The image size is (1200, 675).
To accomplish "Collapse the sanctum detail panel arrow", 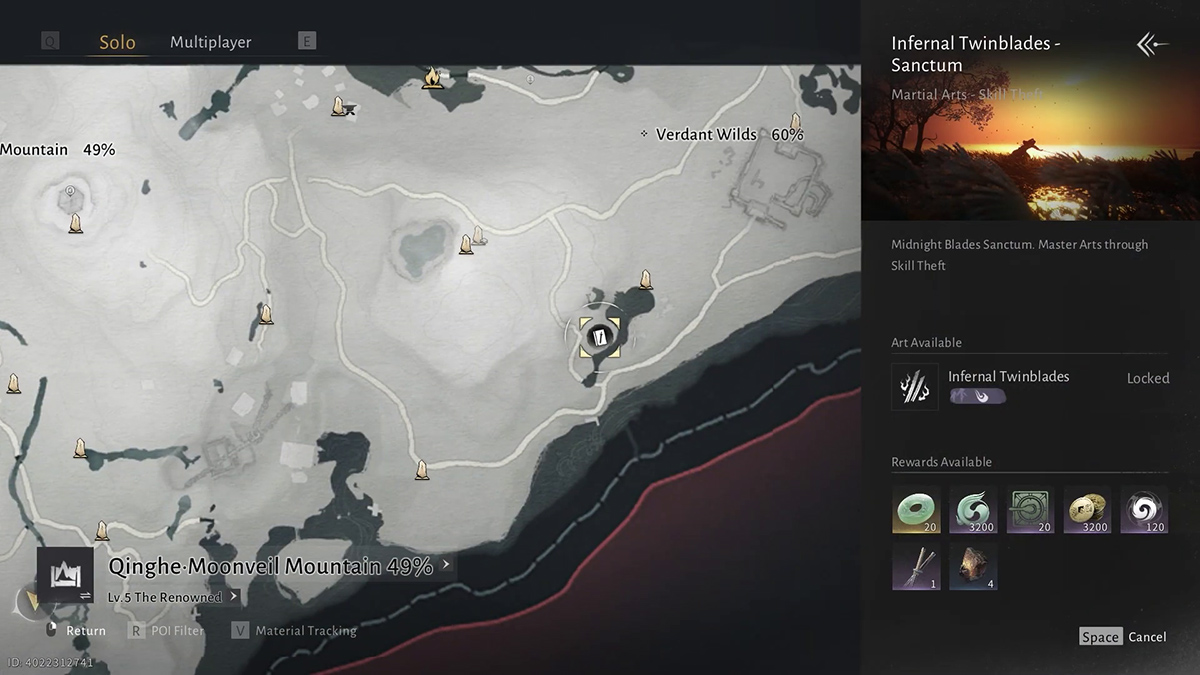I will (x=1152, y=44).
